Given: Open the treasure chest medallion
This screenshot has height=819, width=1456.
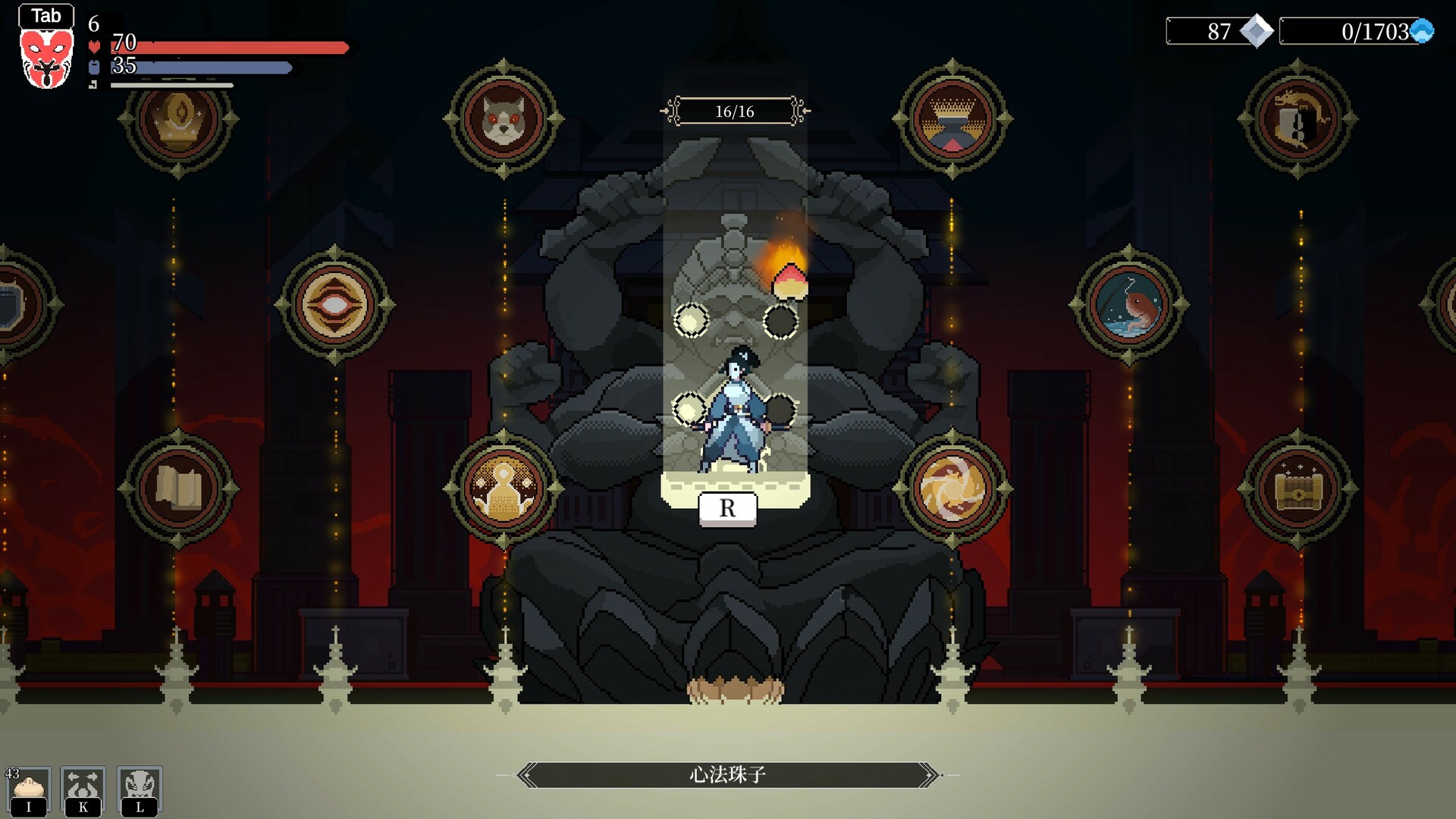Looking at the screenshot, I should click(1297, 490).
